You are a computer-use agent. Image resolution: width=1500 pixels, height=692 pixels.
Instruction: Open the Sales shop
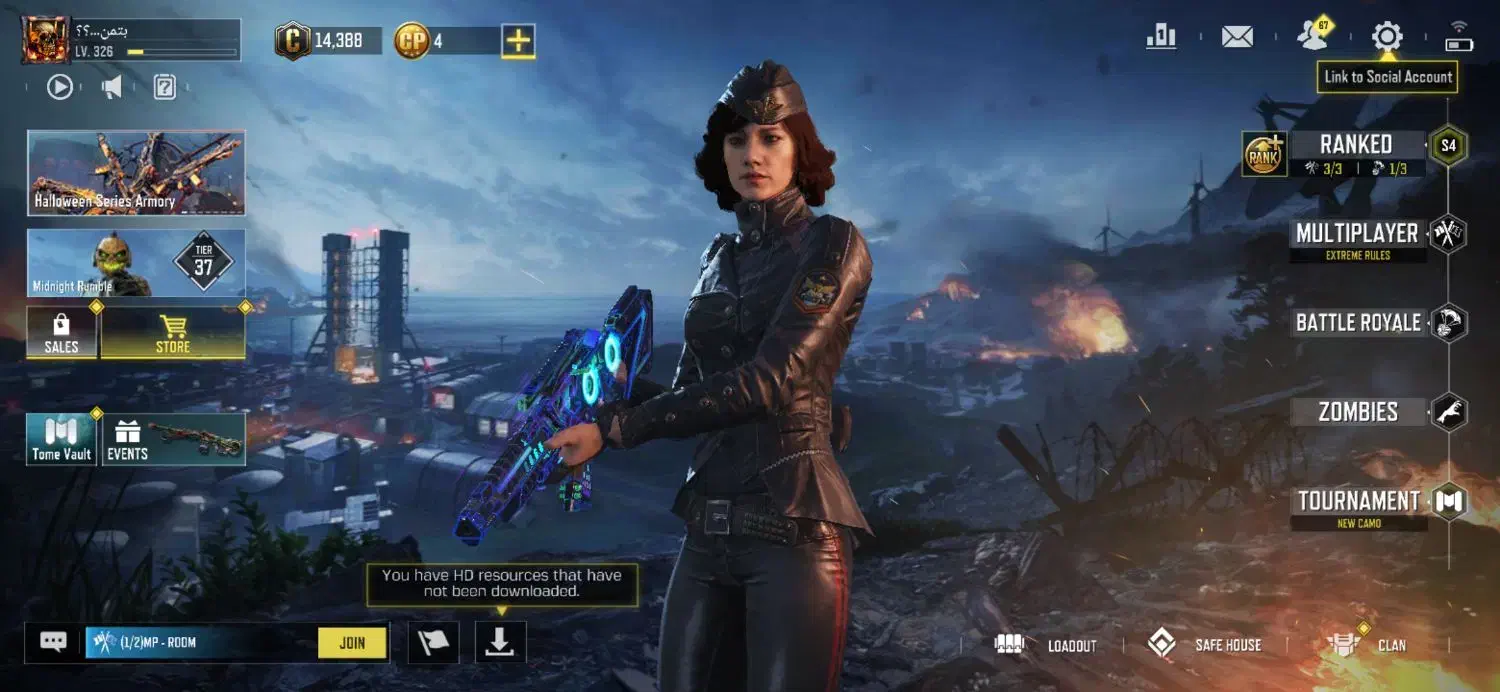click(61, 333)
